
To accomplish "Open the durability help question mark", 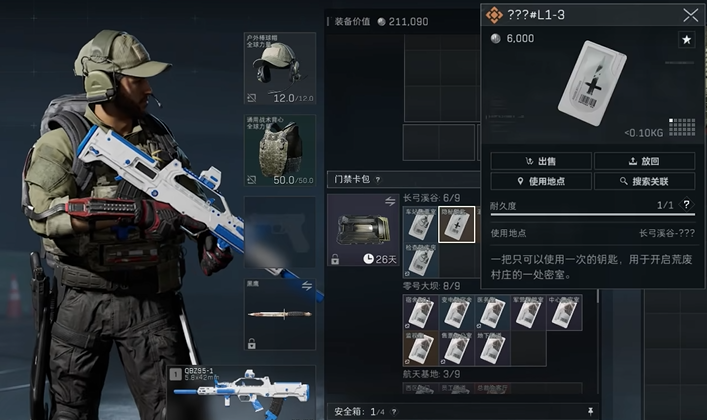I will (686, 204).
